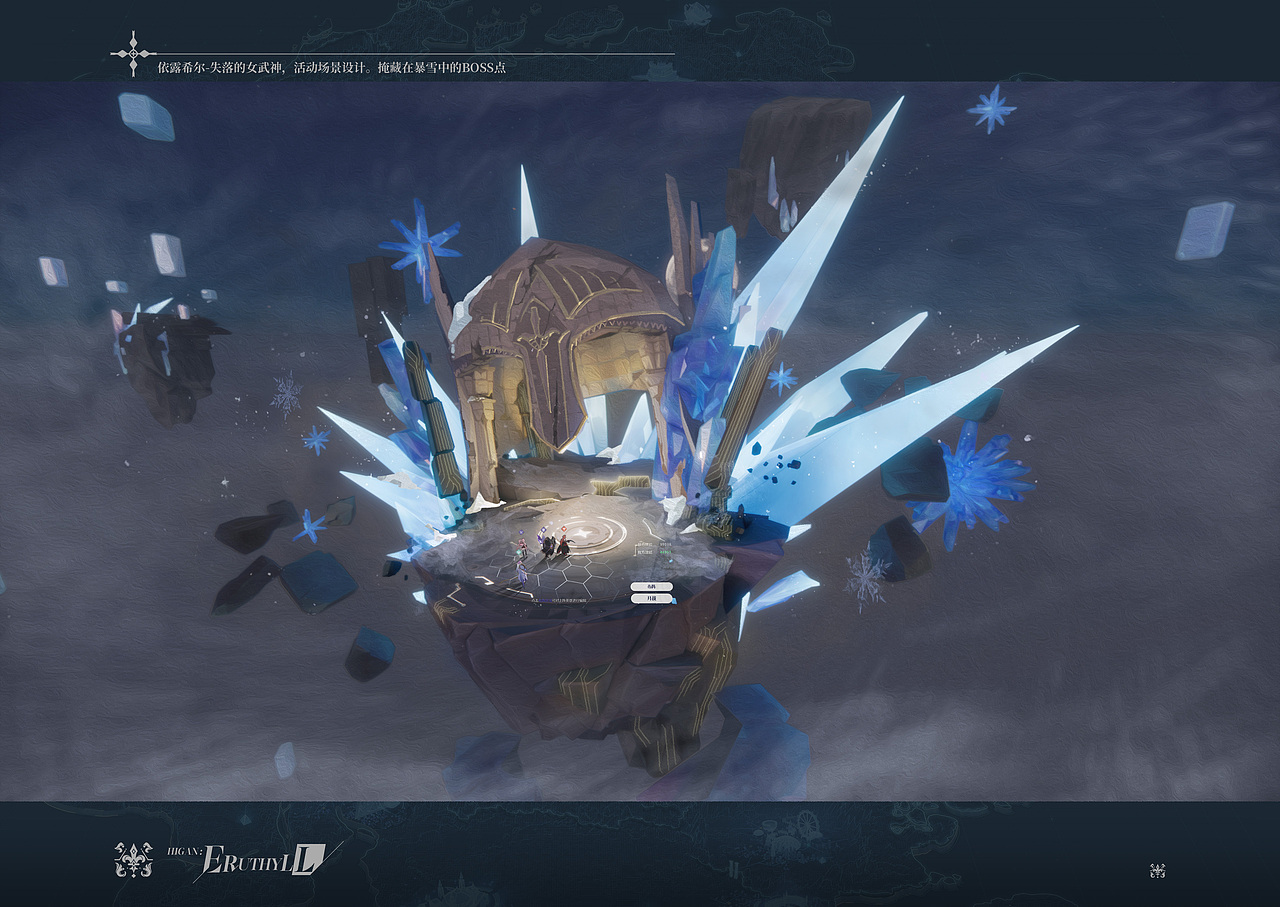Open the 布阵 formation button
The height and width of the screenshot is (907, 1280).
coord(651,586)
